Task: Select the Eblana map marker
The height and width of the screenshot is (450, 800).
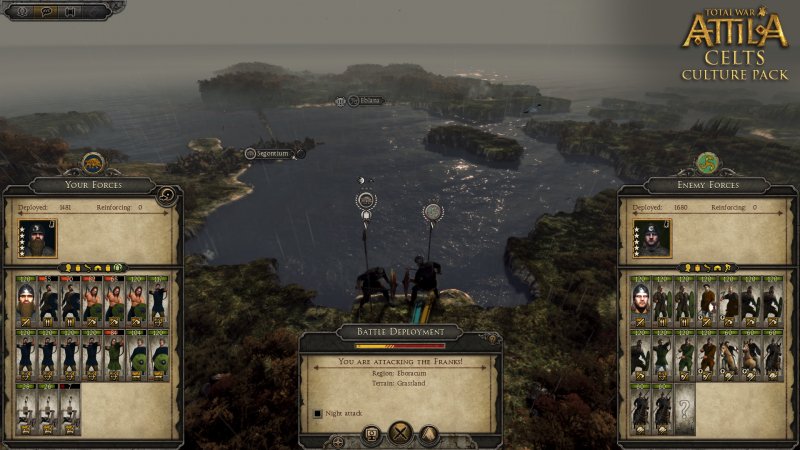Action: 364,101
